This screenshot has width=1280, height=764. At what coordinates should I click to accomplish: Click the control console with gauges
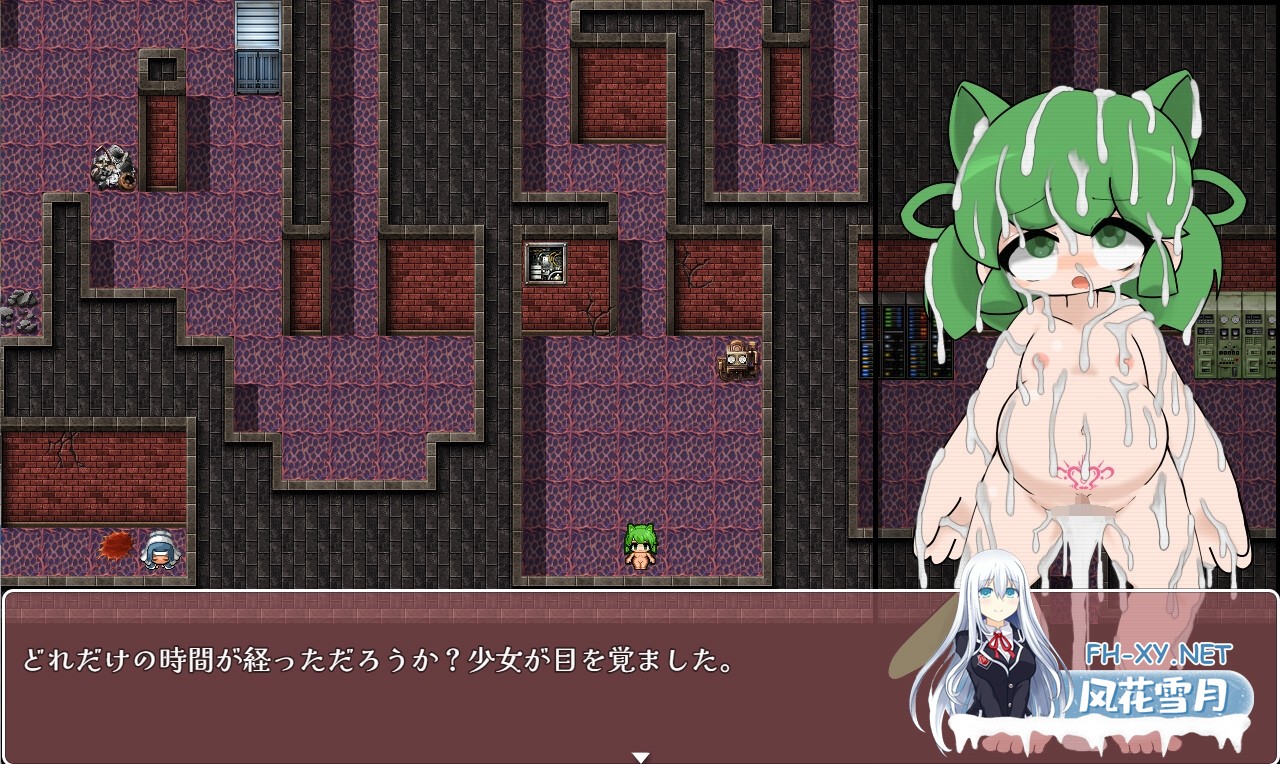pyautogui.click(x=1232, y=335)
